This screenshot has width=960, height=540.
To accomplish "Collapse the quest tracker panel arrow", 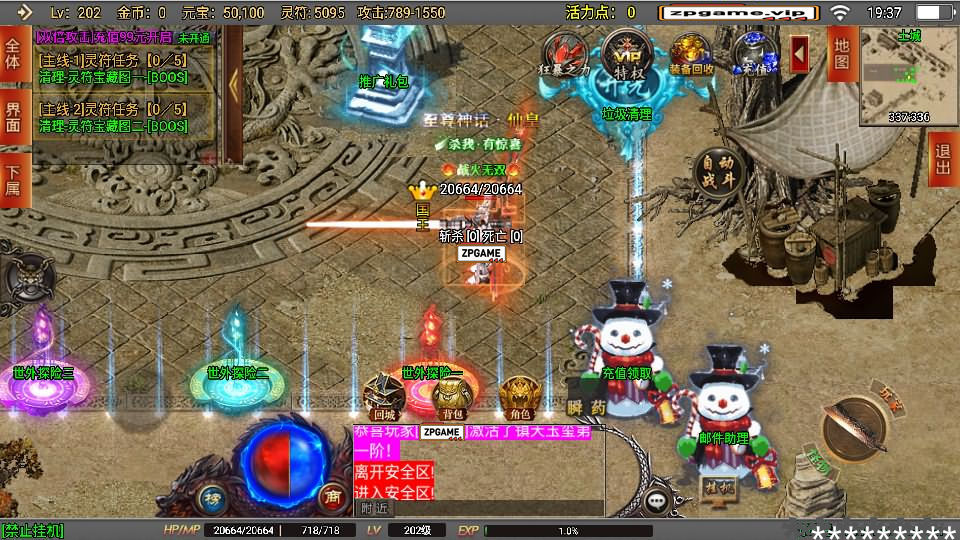I will [x=234, y=87].
